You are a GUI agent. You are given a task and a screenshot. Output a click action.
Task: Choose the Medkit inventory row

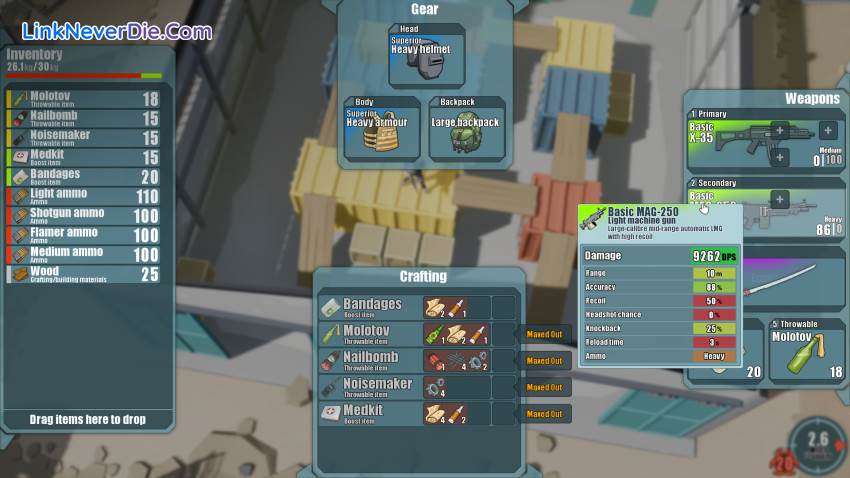pos(84,157)
